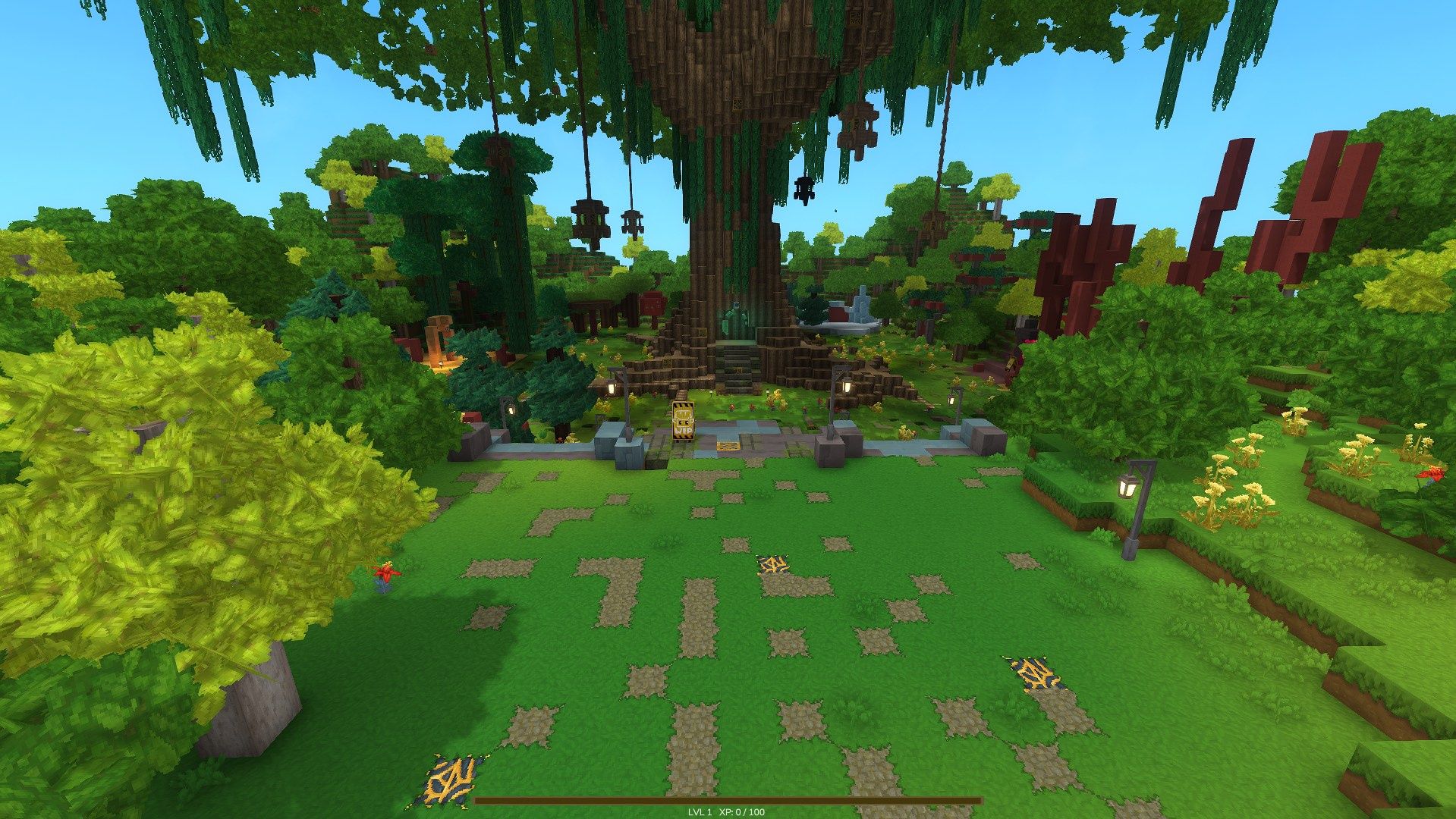Click the yellow WIP sign
Image resolution: width=1456 pixels, height=819 pixels.
point(682,421)
